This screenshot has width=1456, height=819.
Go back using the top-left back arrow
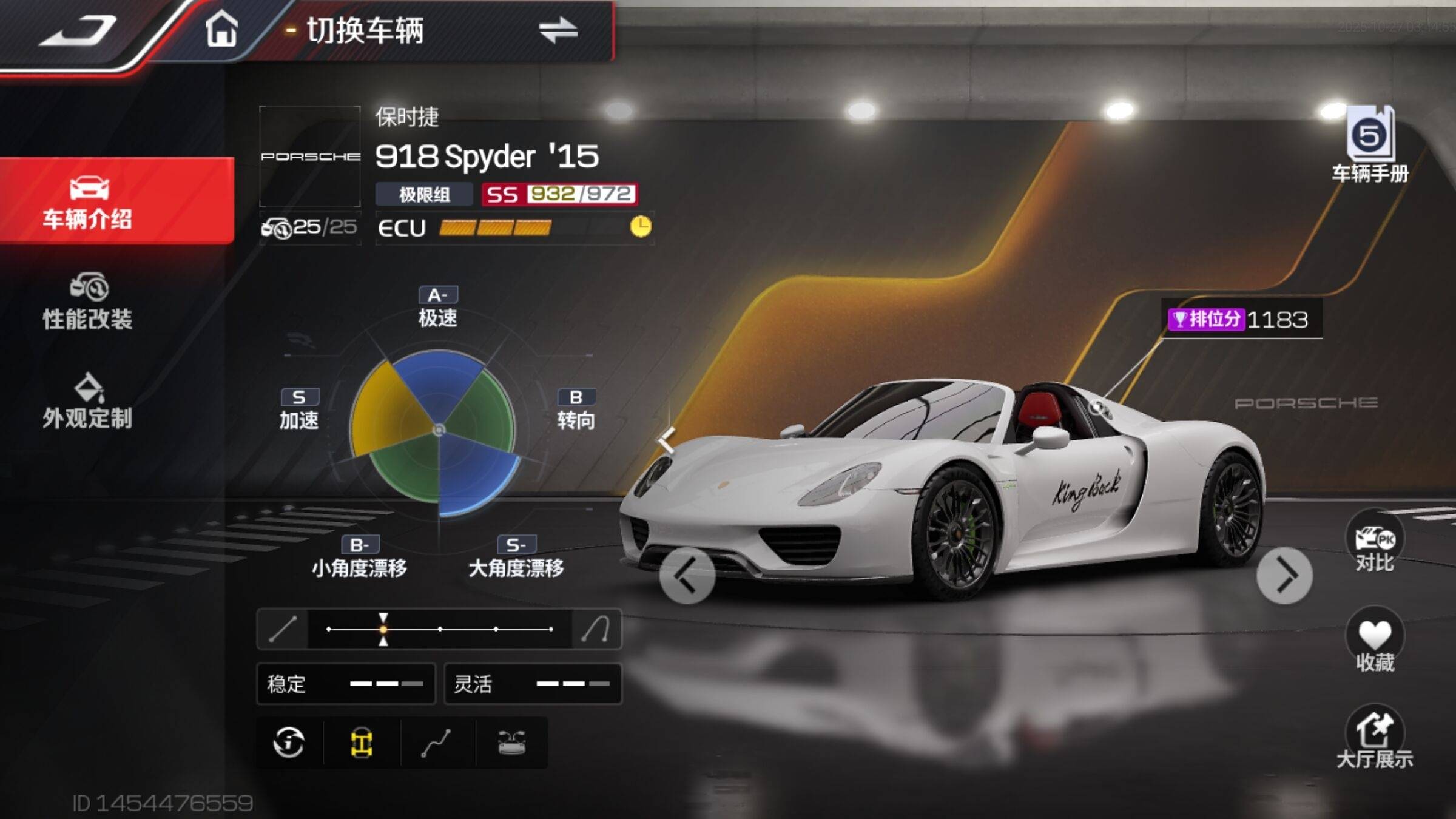[78, 30]
